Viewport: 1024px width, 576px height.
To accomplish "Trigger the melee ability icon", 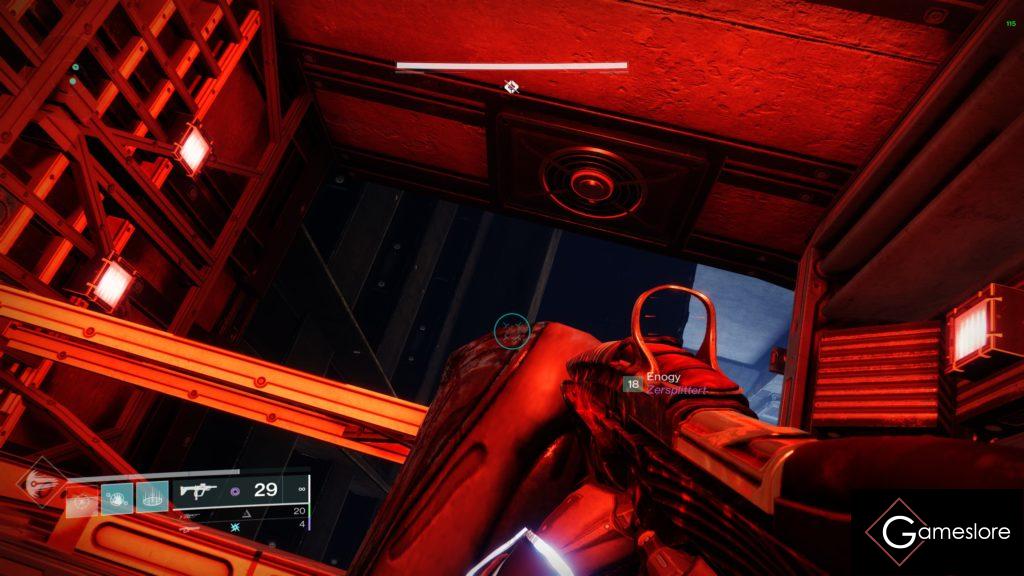I will 117,497.
